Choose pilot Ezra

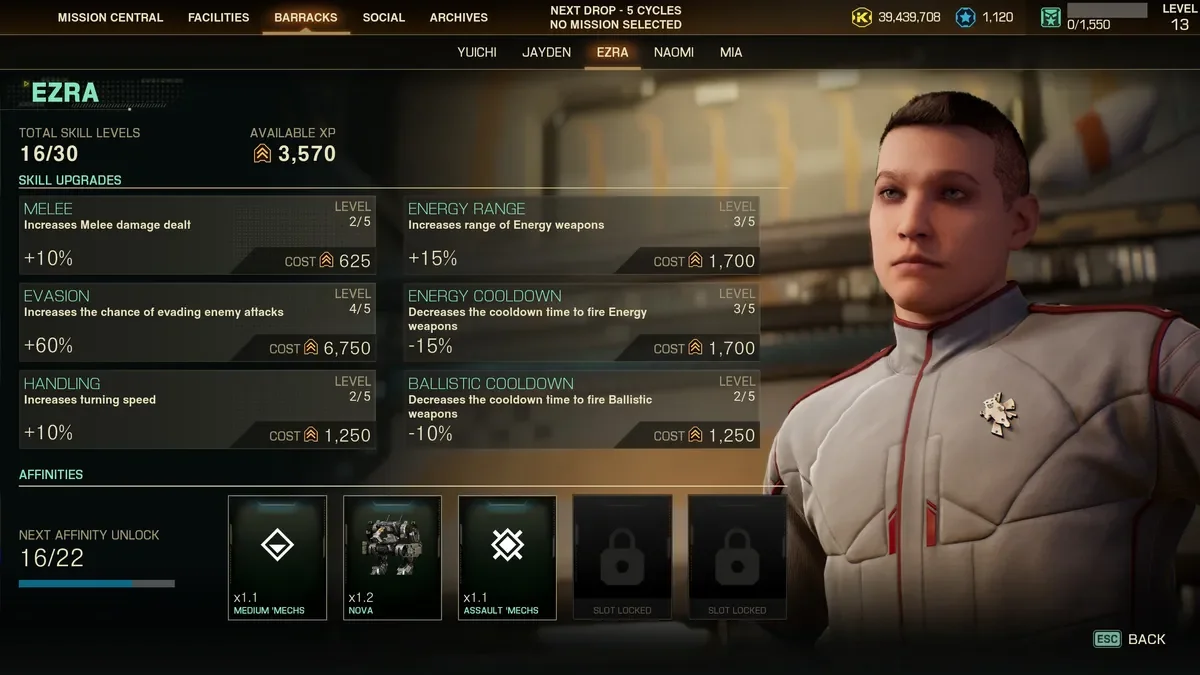tap(612, 52)
